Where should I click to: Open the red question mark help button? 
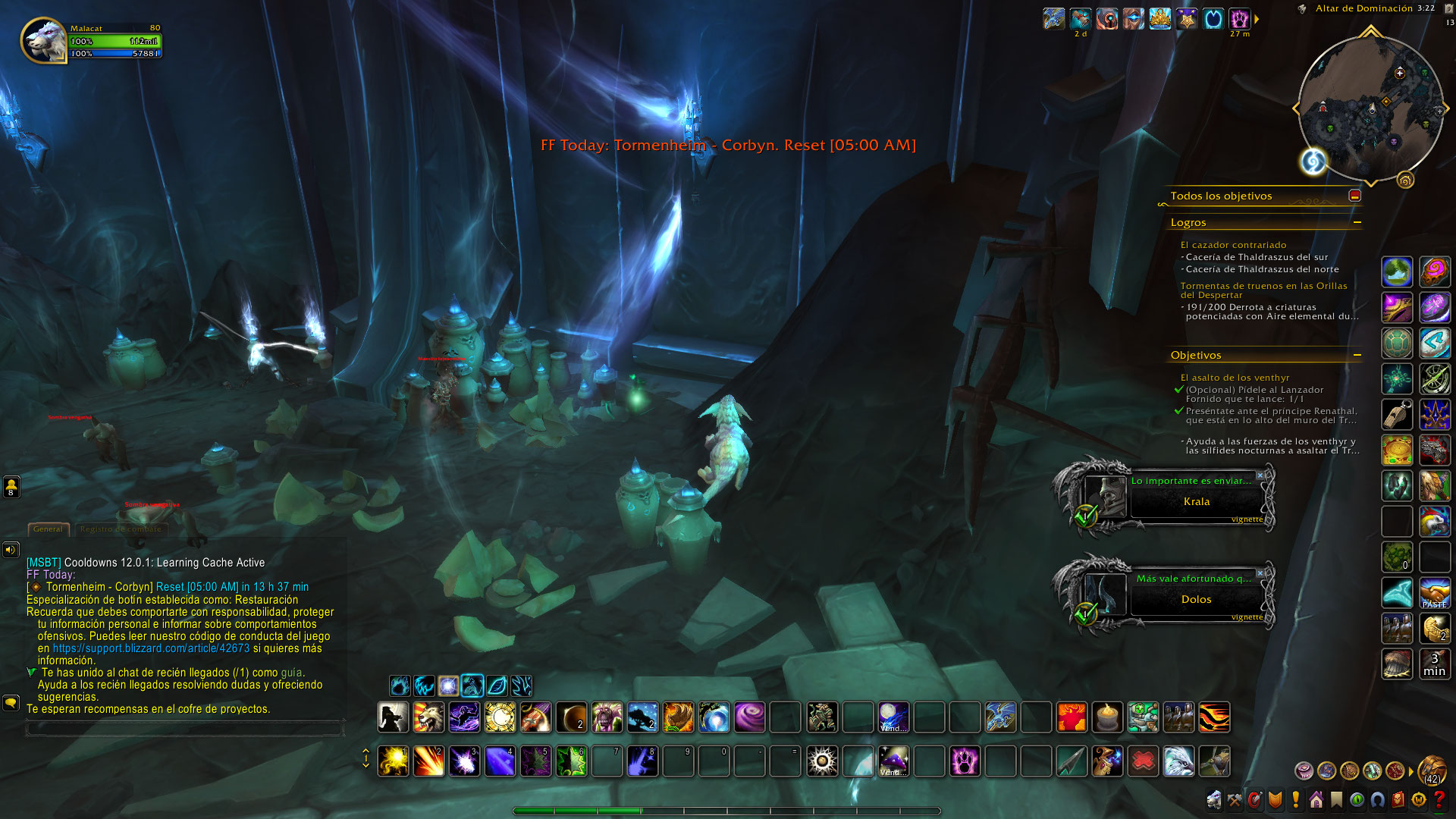(x=1439, y=799)
